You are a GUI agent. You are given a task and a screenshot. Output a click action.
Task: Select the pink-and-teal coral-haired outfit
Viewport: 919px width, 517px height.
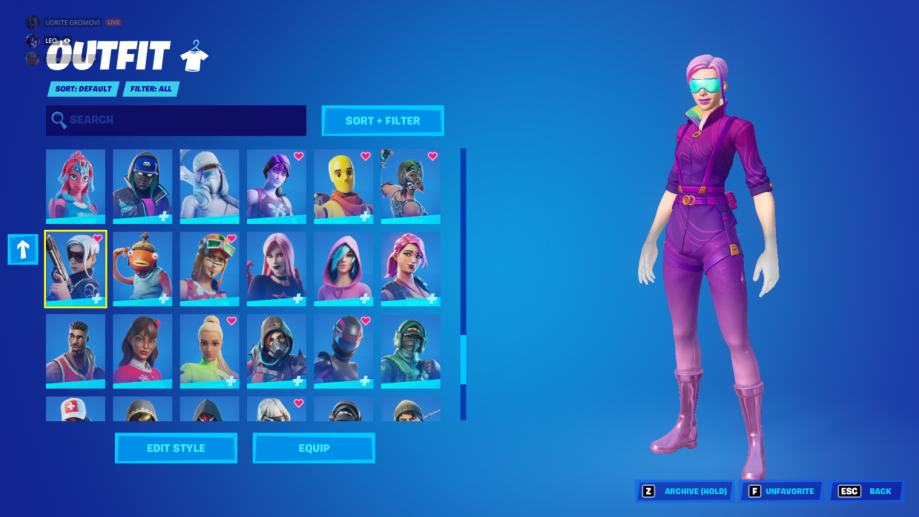(75, 185)
